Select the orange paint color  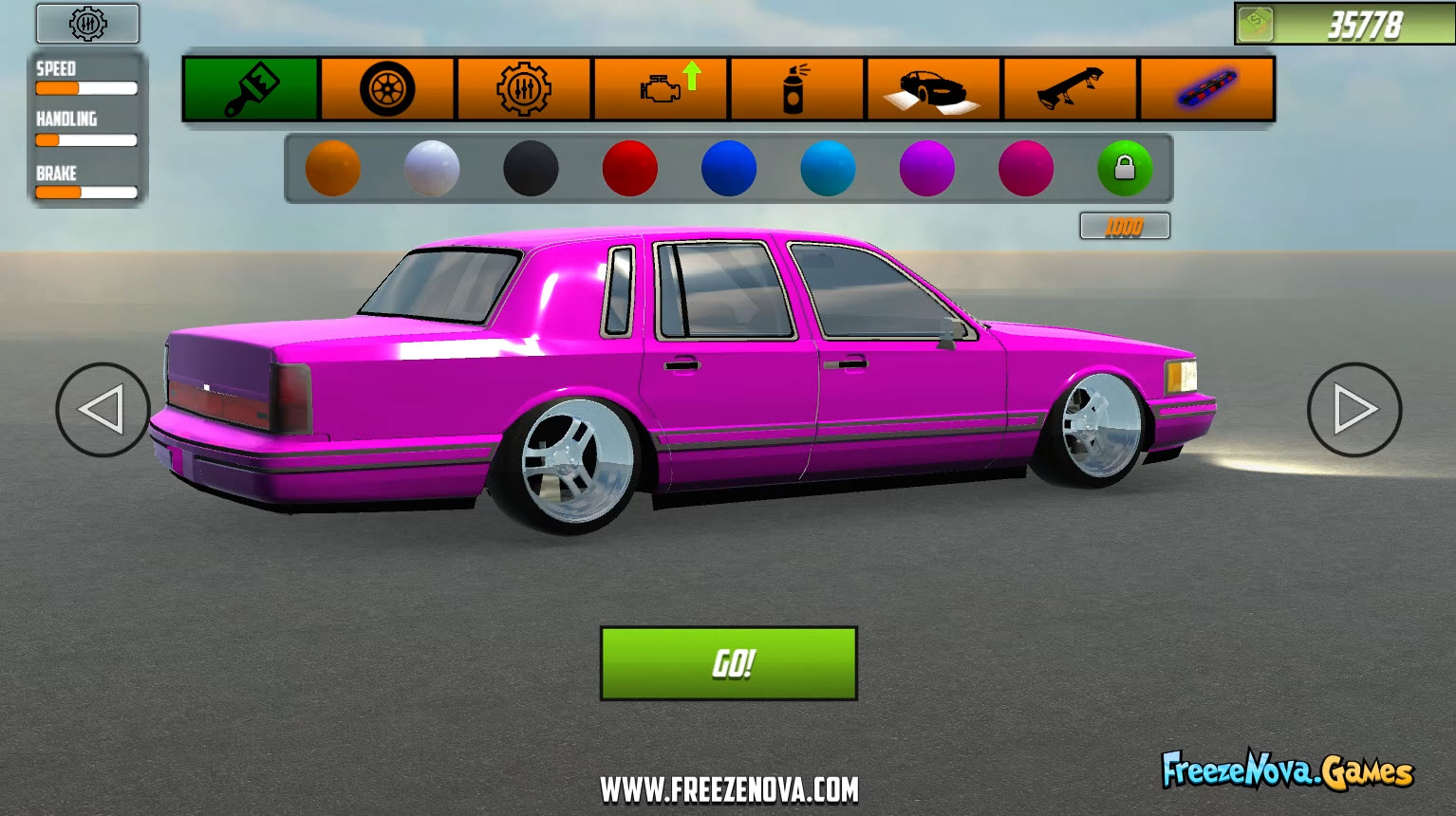point(333,168)
